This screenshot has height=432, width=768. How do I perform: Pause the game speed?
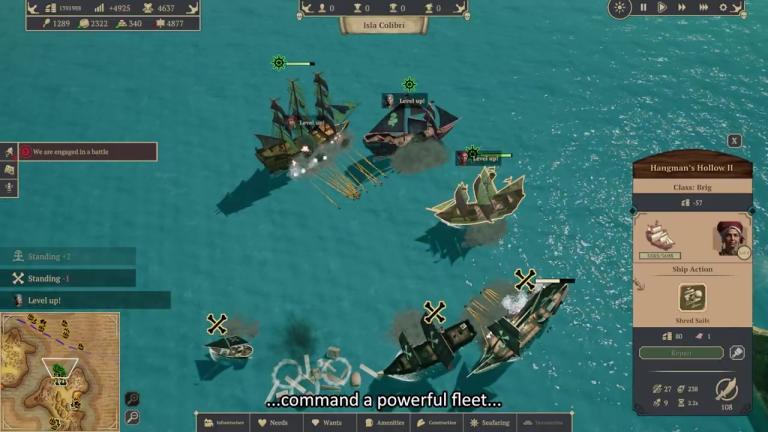click(x=643, y=7)
